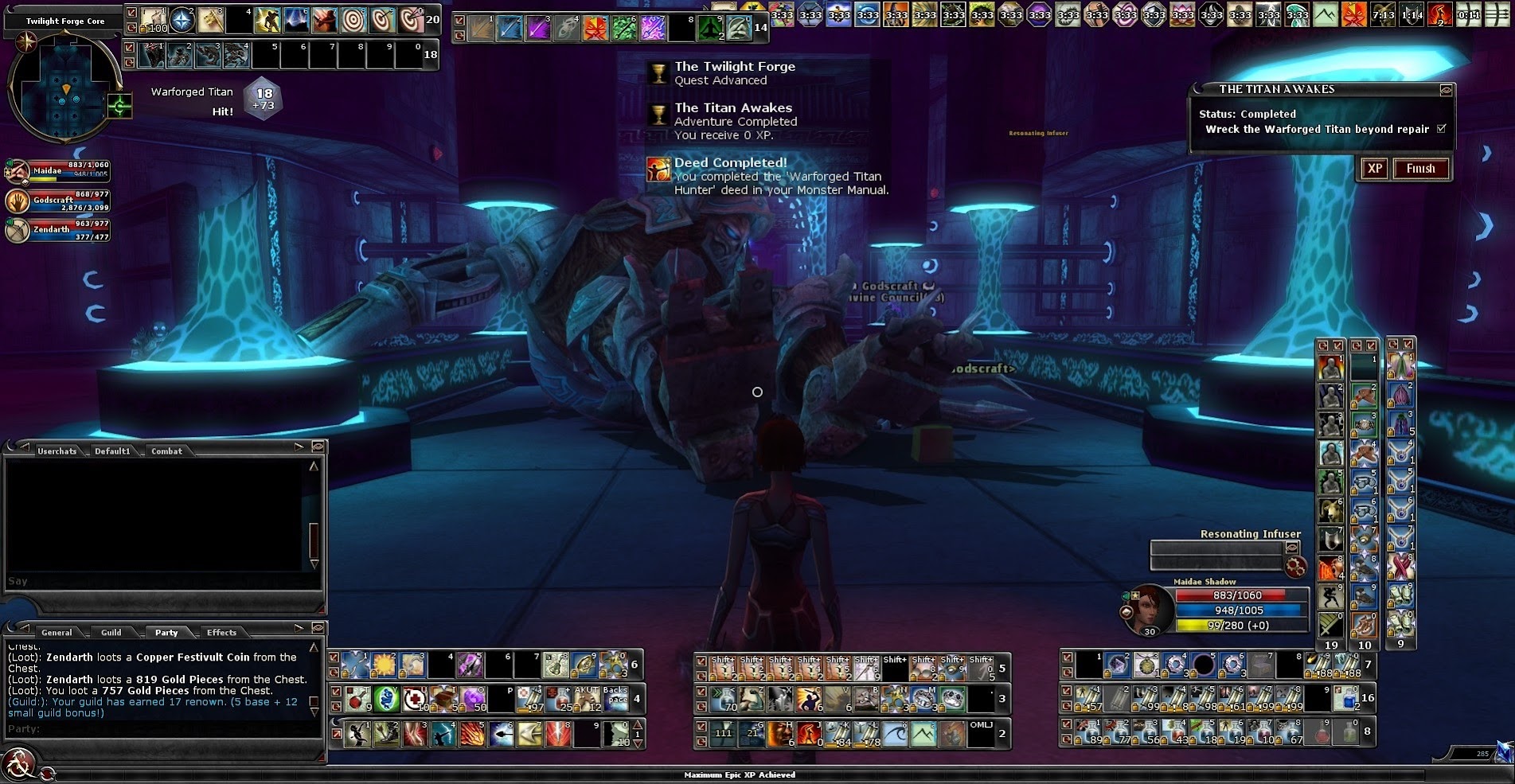The width and height of the screenshot is (1515, 784).
Task: Use the sun spell hotbar icon
Action: 385,665
